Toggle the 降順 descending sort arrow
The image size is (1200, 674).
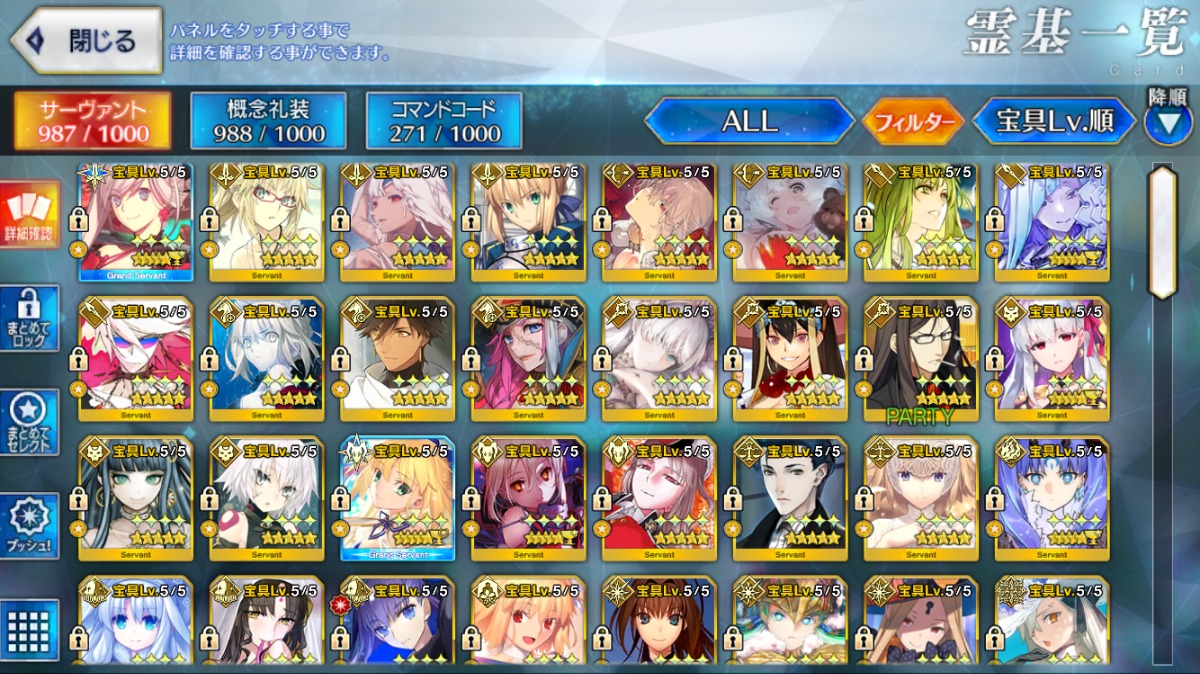(x=1167, y=122)
